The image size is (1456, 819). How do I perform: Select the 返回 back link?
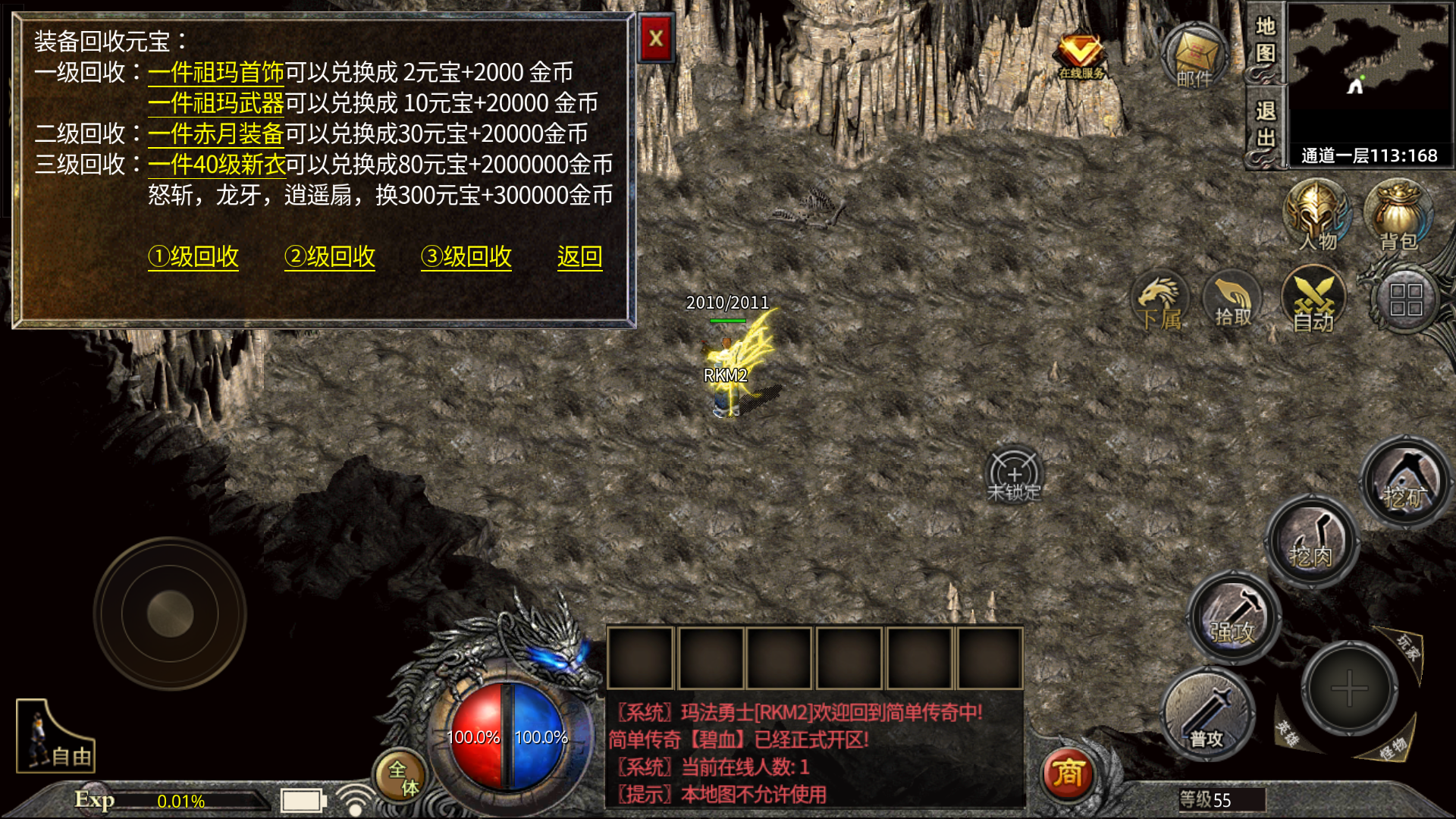pos(579,257)
